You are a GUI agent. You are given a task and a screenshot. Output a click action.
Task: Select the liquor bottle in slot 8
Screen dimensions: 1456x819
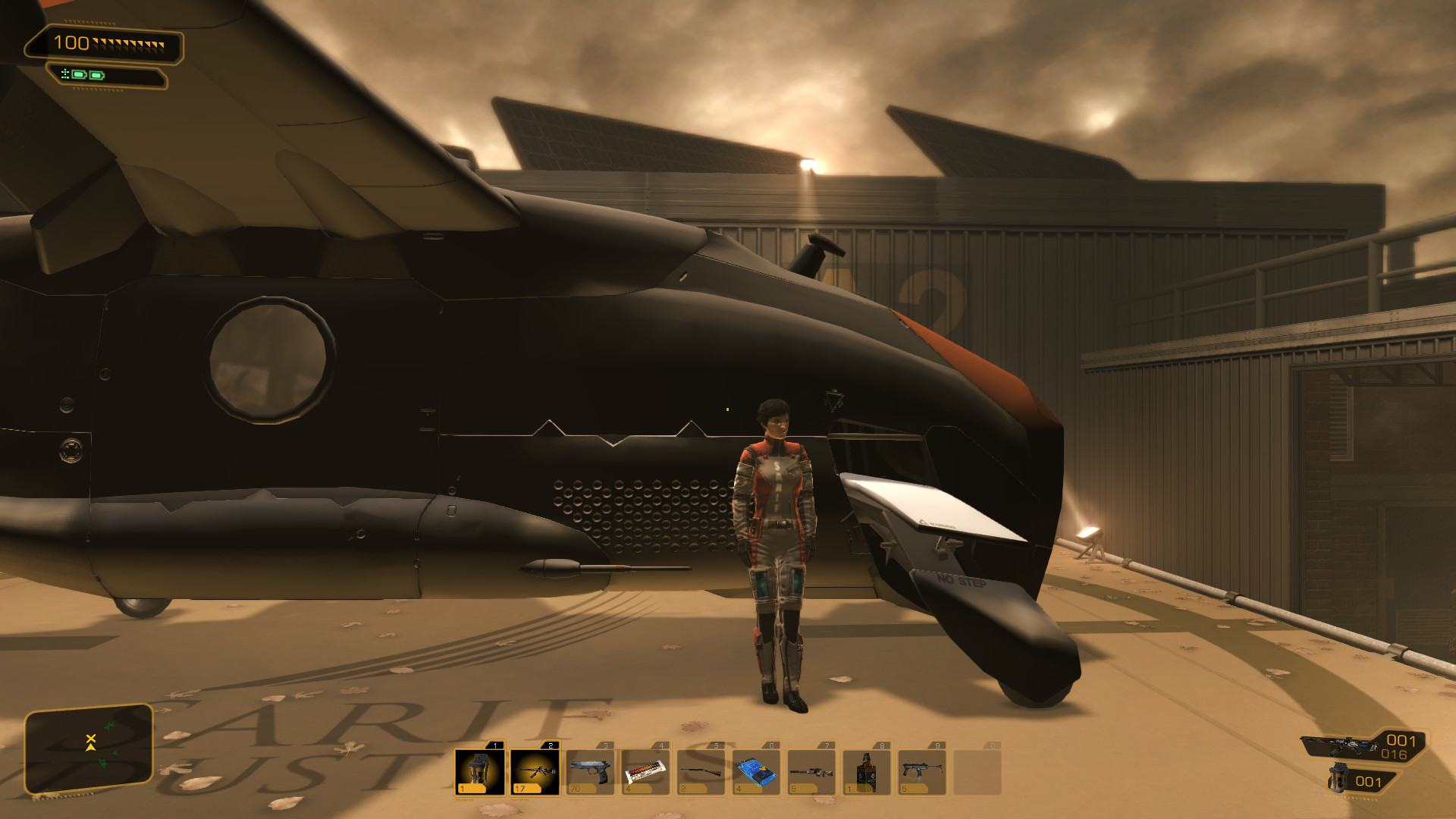pos(867,771)
